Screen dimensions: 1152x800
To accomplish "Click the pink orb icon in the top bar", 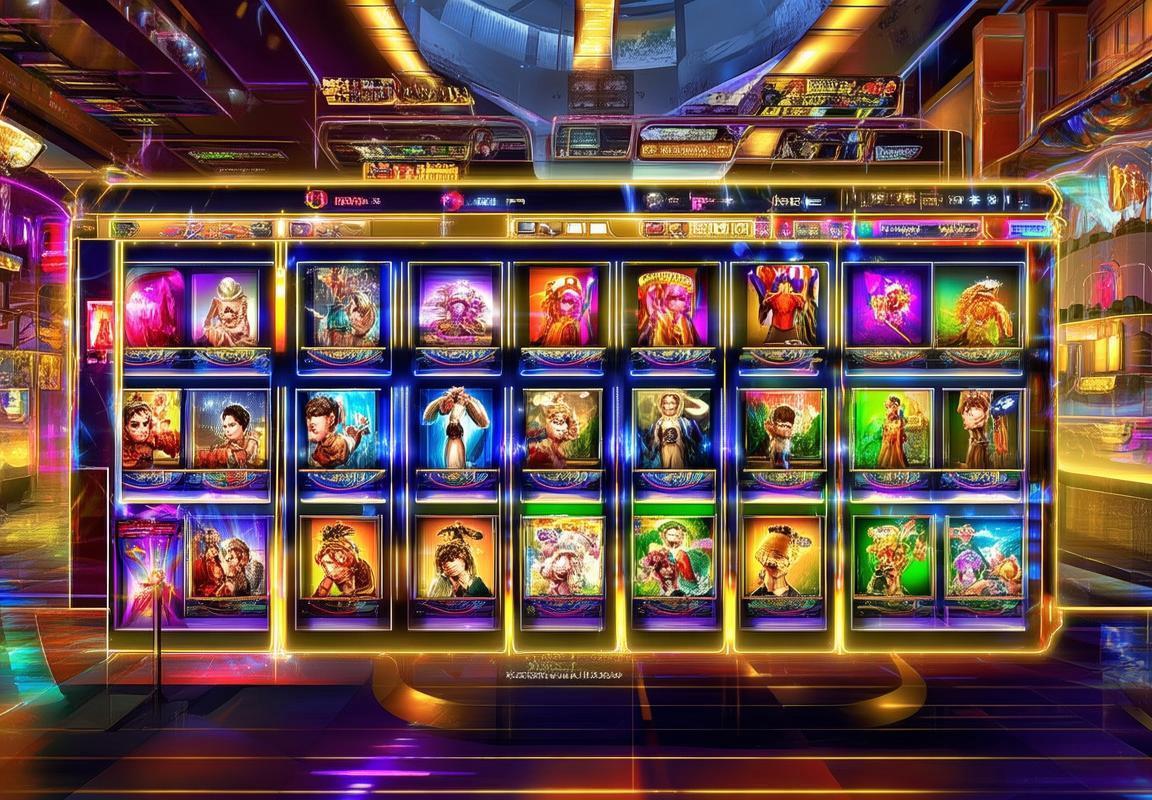I will tap(452, 200).
